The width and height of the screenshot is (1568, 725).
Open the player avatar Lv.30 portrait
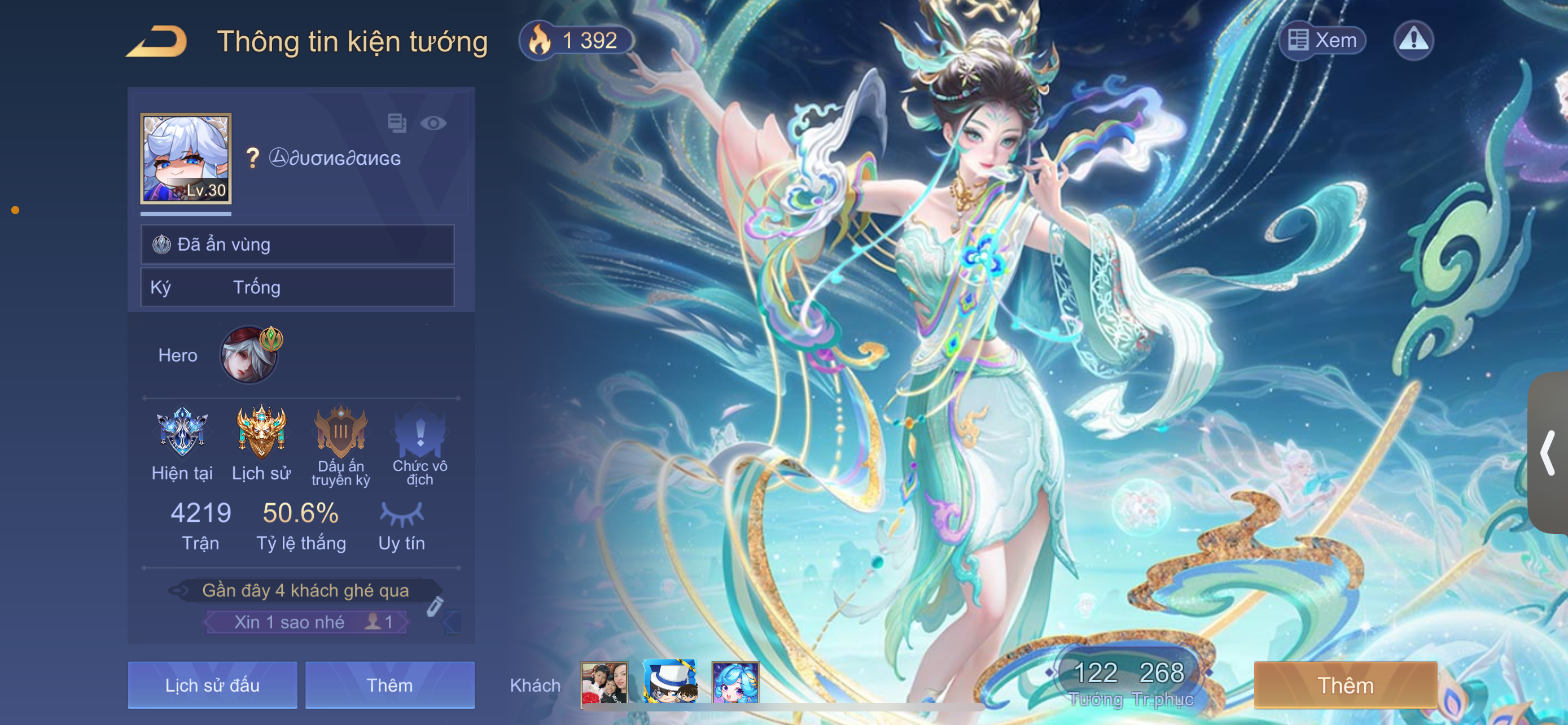(186, 158)
